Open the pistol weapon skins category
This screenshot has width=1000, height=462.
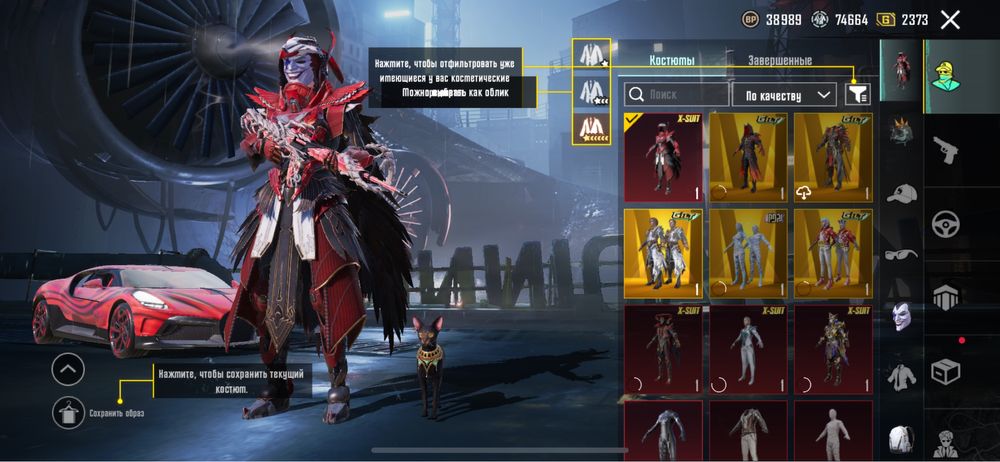[945, 150]
